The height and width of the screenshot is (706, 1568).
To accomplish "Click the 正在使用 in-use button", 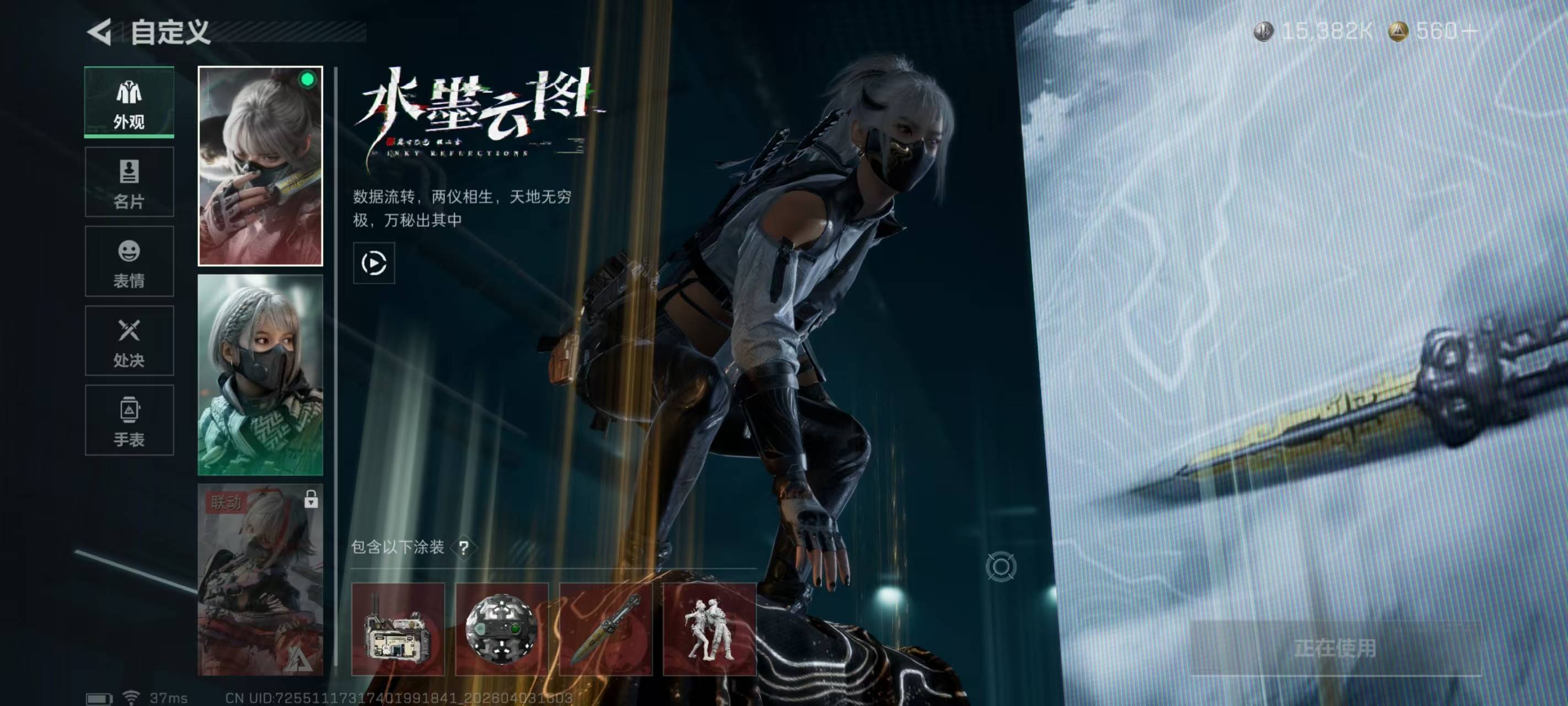I will [x=1335, y=648].
